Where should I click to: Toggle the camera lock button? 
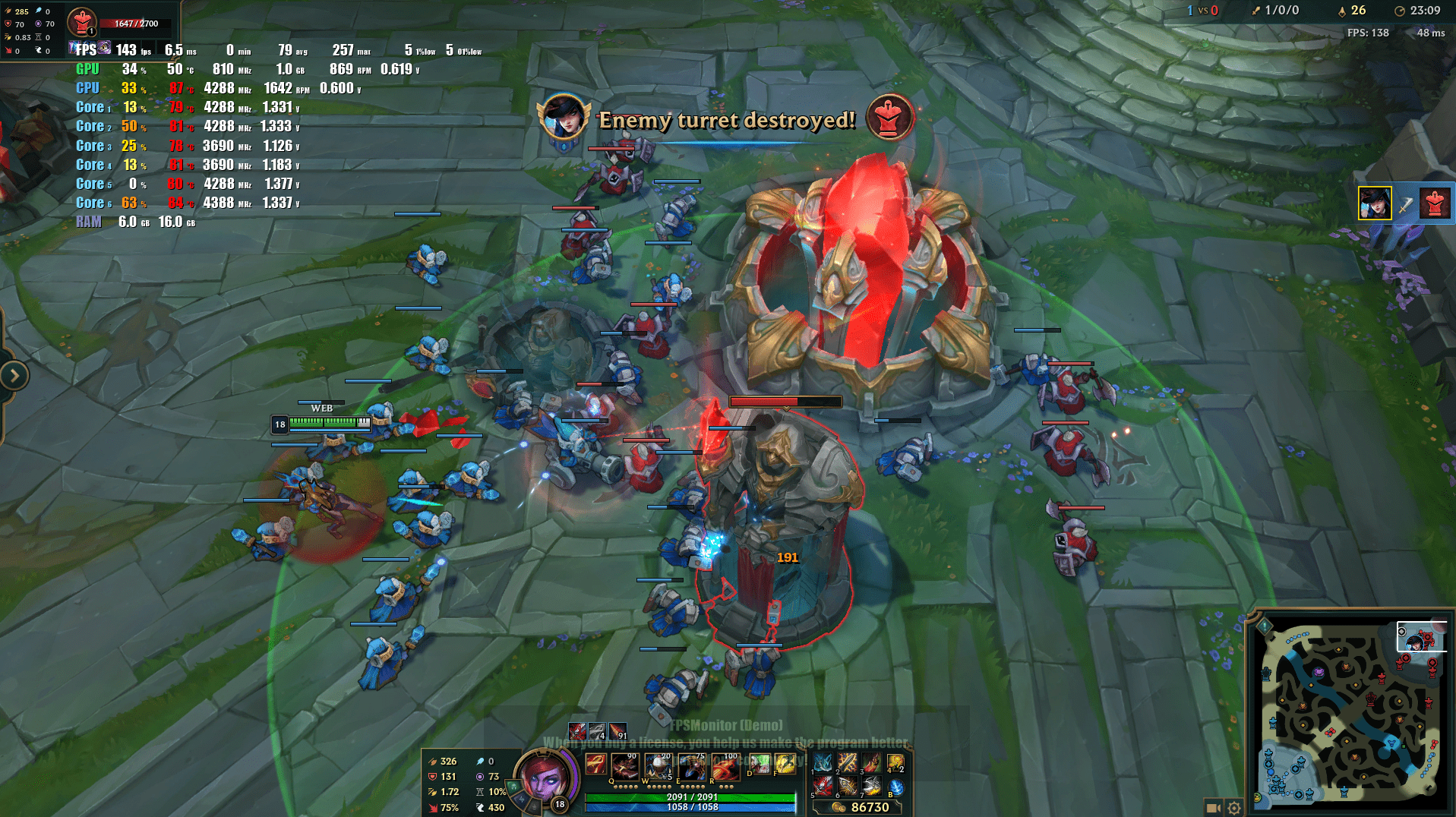pos(1213,808)
